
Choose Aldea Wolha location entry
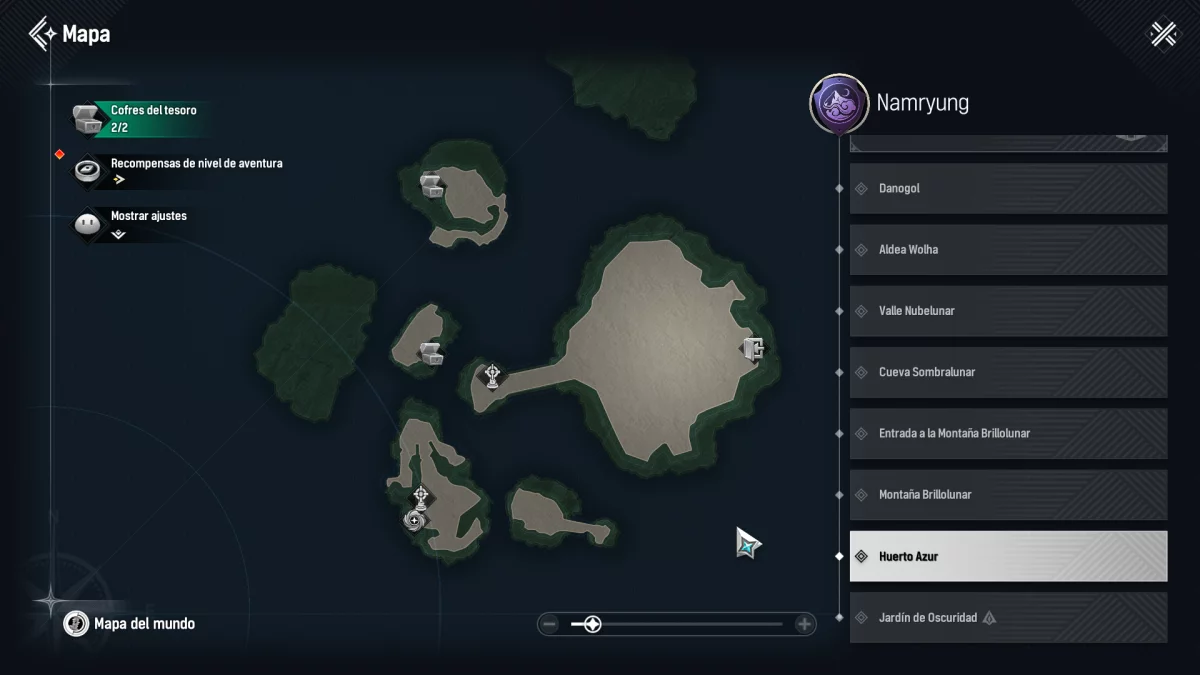click(x=1008, y=250)
